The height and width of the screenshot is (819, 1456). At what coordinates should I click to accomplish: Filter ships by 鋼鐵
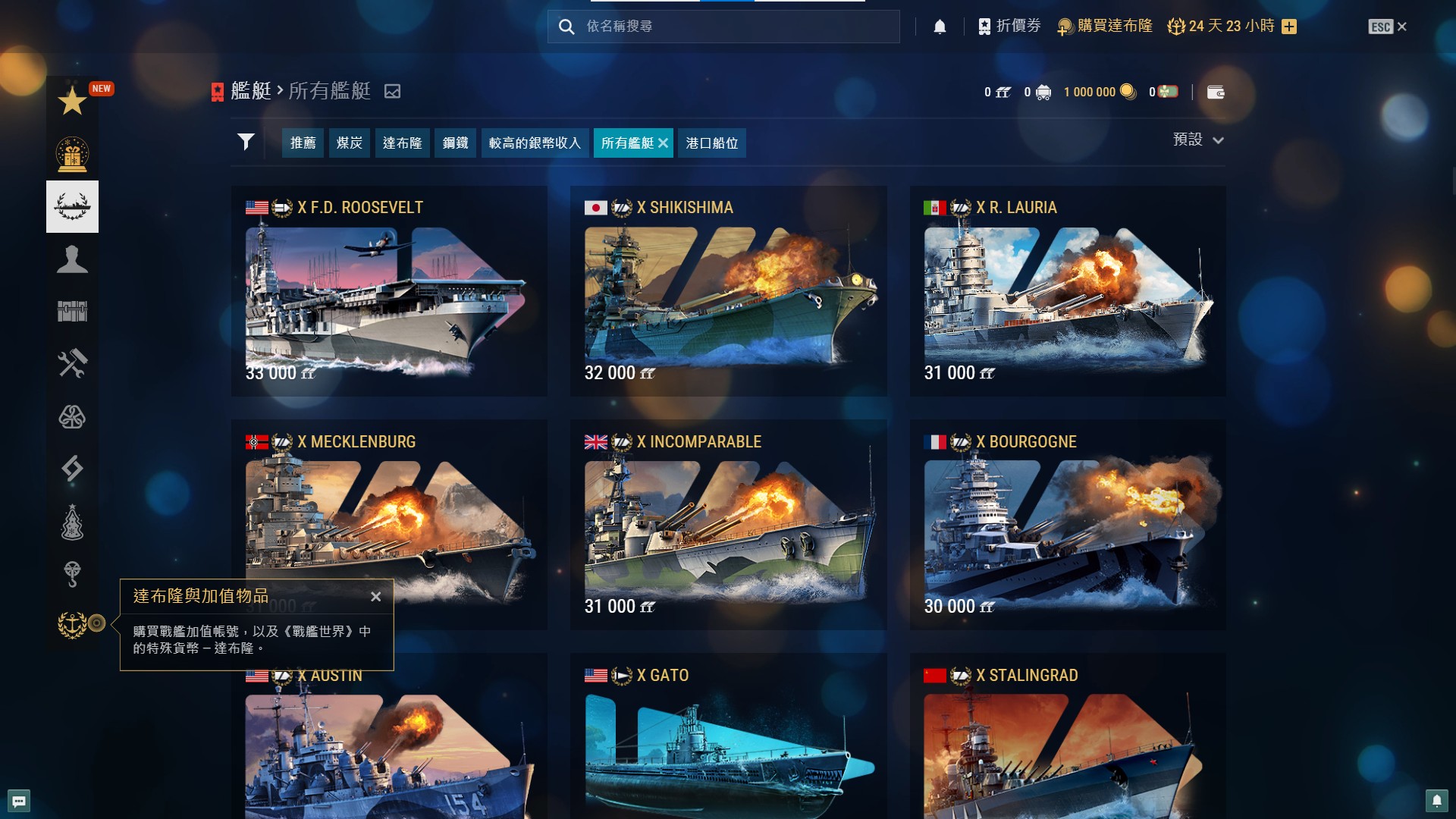click(x=455, y=143)
